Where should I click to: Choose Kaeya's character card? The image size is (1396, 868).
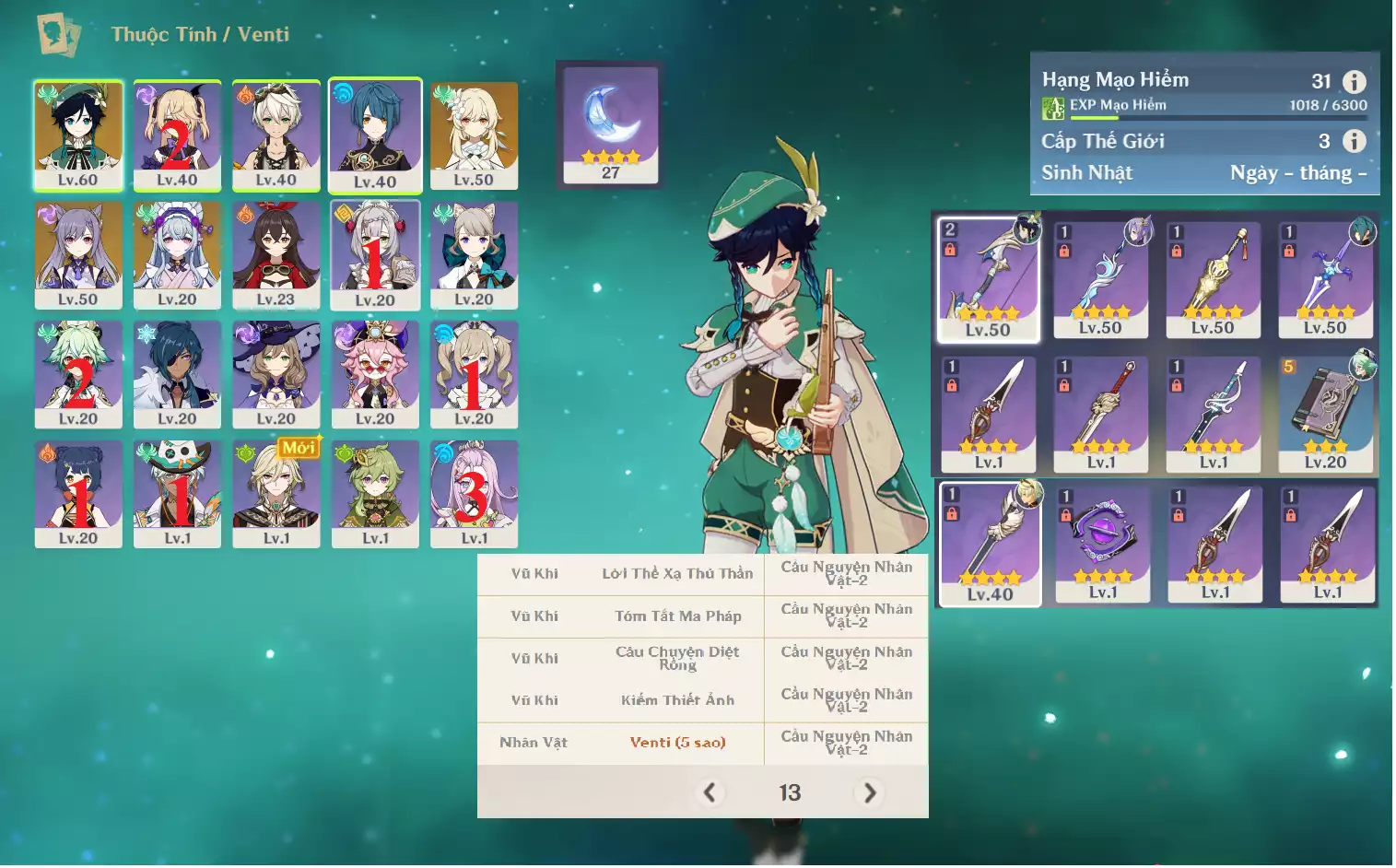tap(177, 374)
